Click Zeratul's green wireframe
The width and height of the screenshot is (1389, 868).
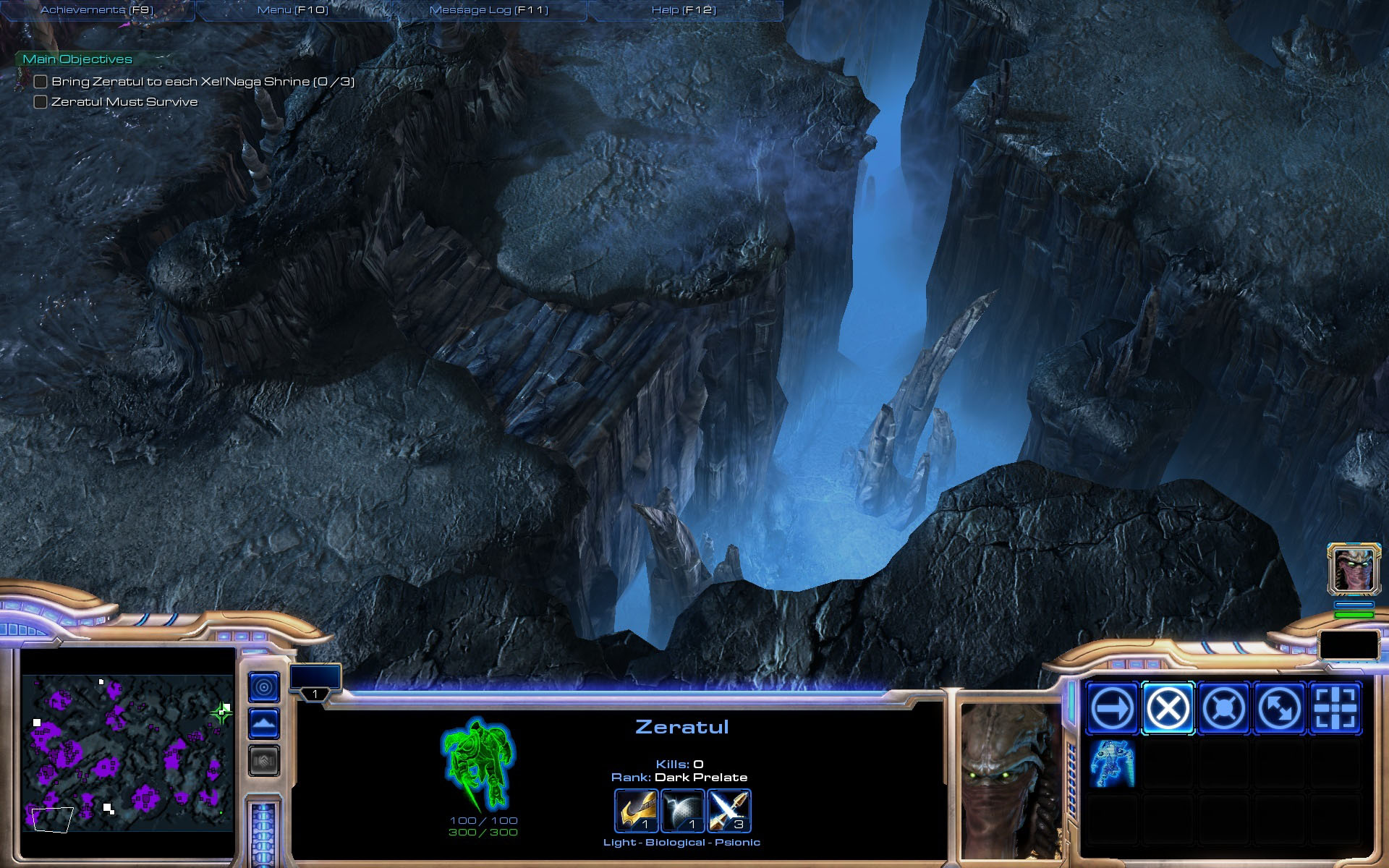click(x=477, y=764)
